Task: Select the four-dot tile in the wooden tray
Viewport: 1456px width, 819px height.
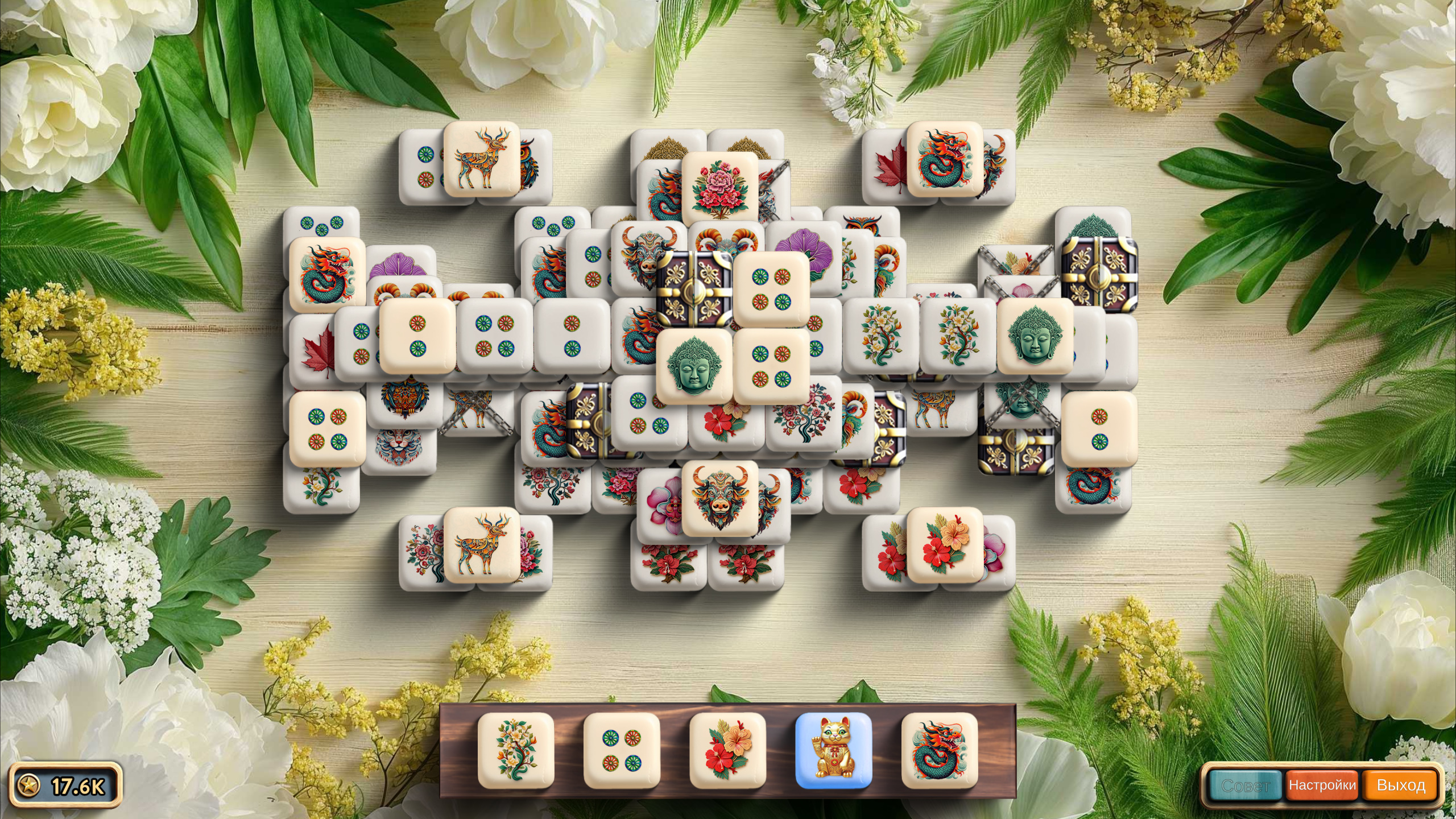Action: (621, 751)
